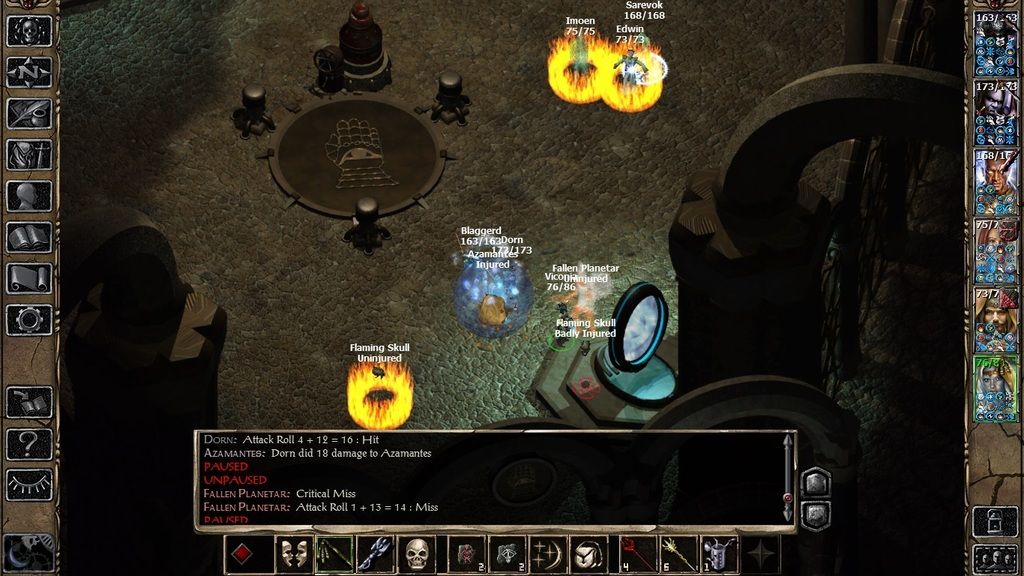The width and height of the screenshot is (1024, 576).
Task: Open the options gear button
Action: click(29, 320)
